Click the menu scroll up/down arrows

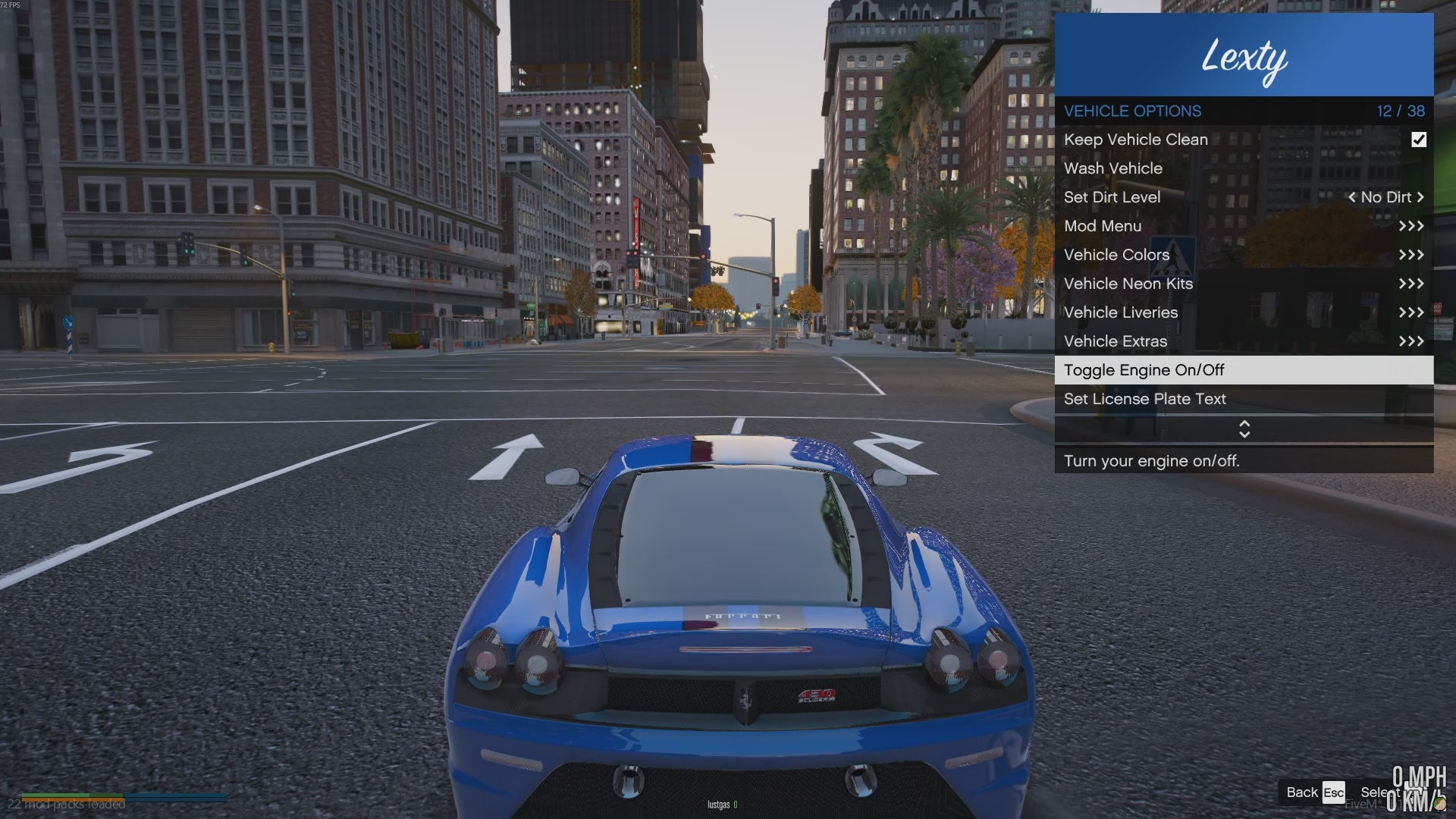click(x=1244, y=429)
